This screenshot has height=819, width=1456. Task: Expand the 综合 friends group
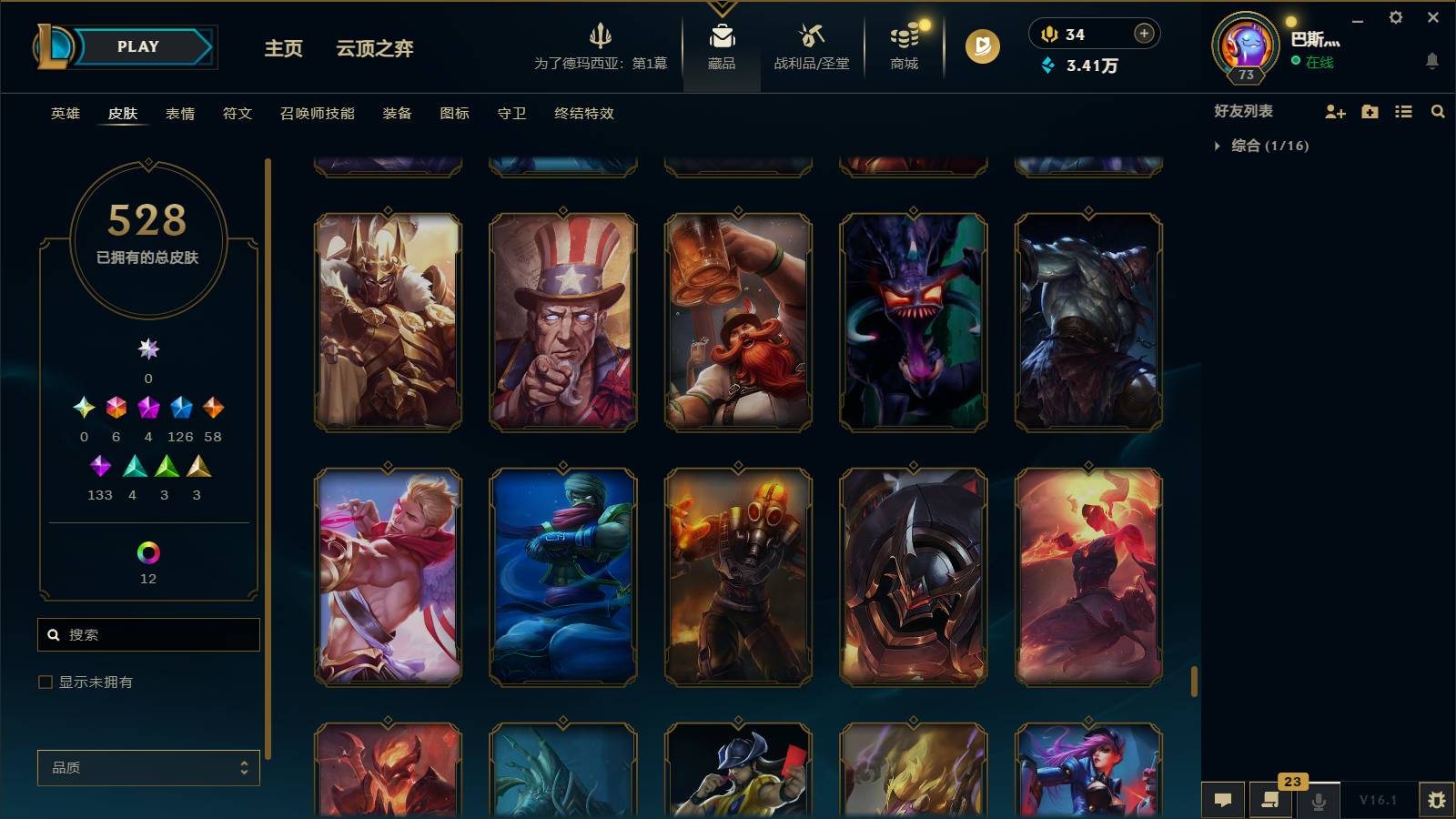[1245, 144]
